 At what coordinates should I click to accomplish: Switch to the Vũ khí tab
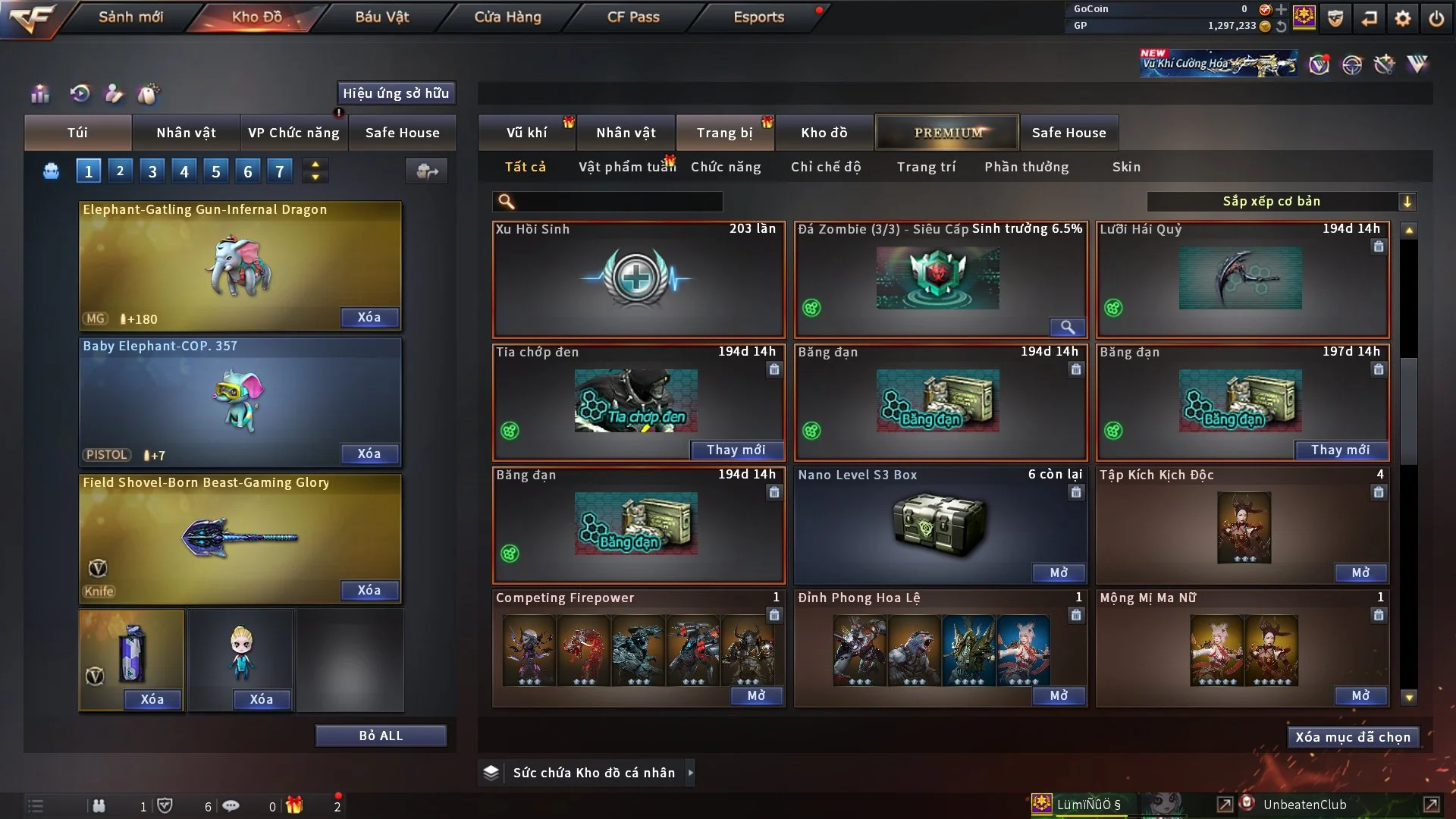point(526,133)
